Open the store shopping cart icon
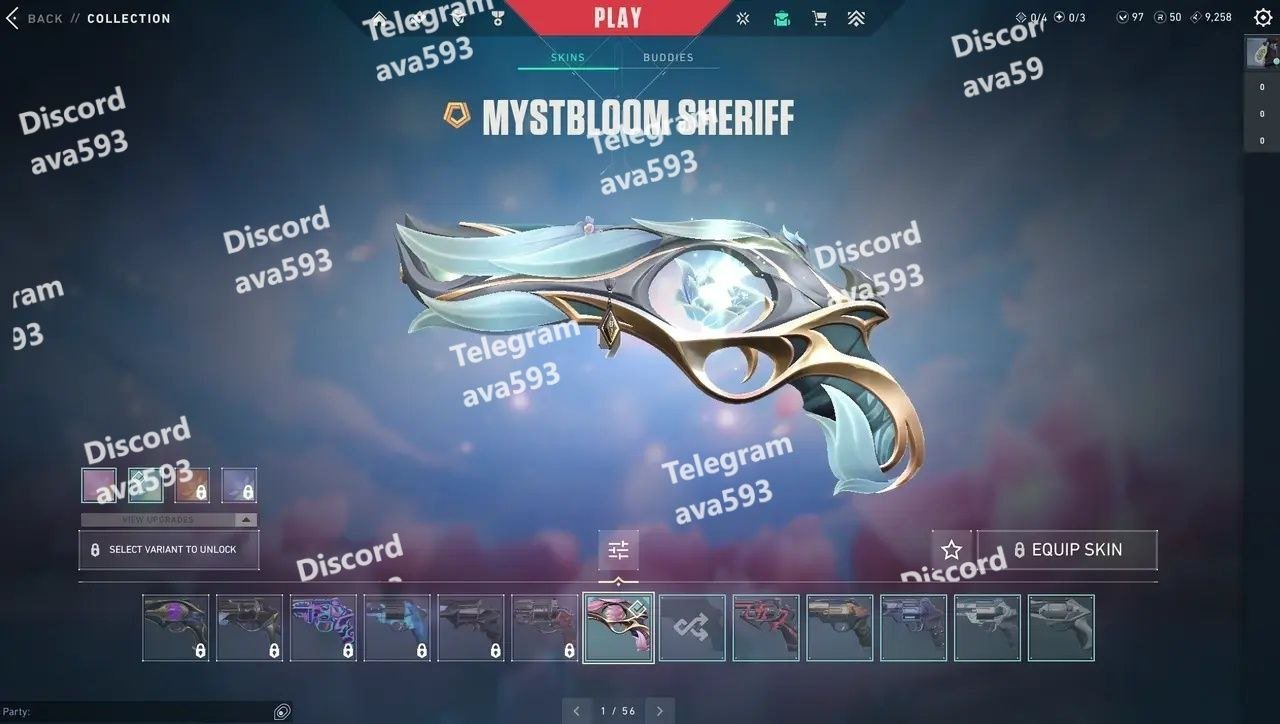 (819, 18)
